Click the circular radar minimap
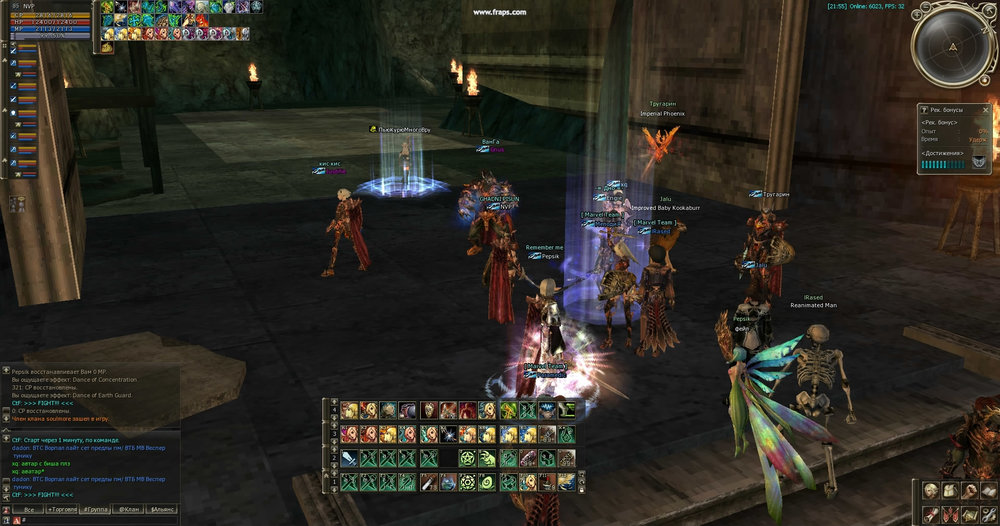Screen dimensions: 1000x526 click(953, 47)
